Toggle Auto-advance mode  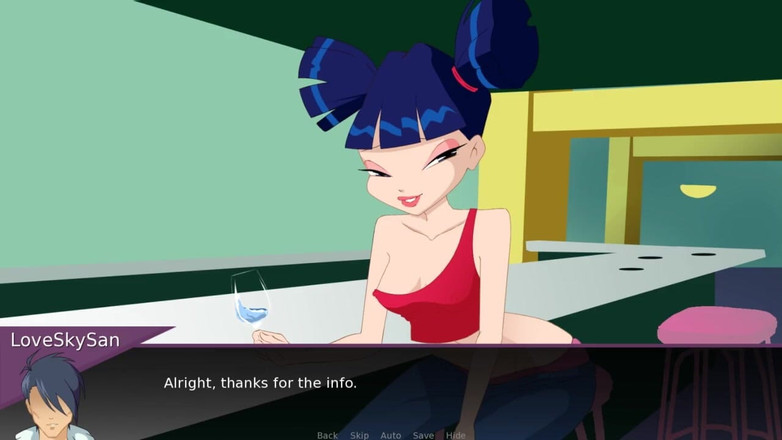pos(391,435)
